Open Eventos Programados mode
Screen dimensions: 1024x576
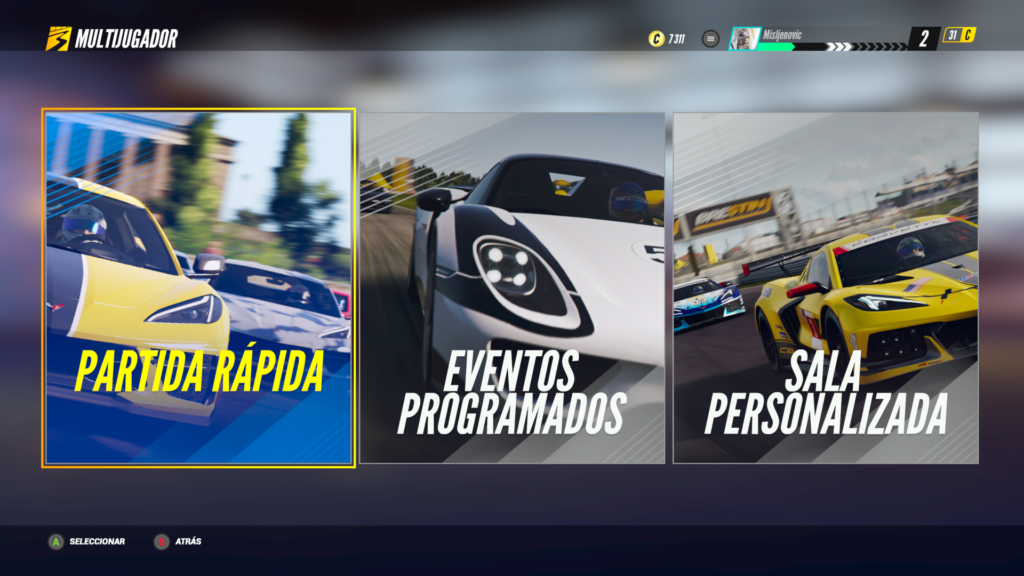click(x=512, y=288)
